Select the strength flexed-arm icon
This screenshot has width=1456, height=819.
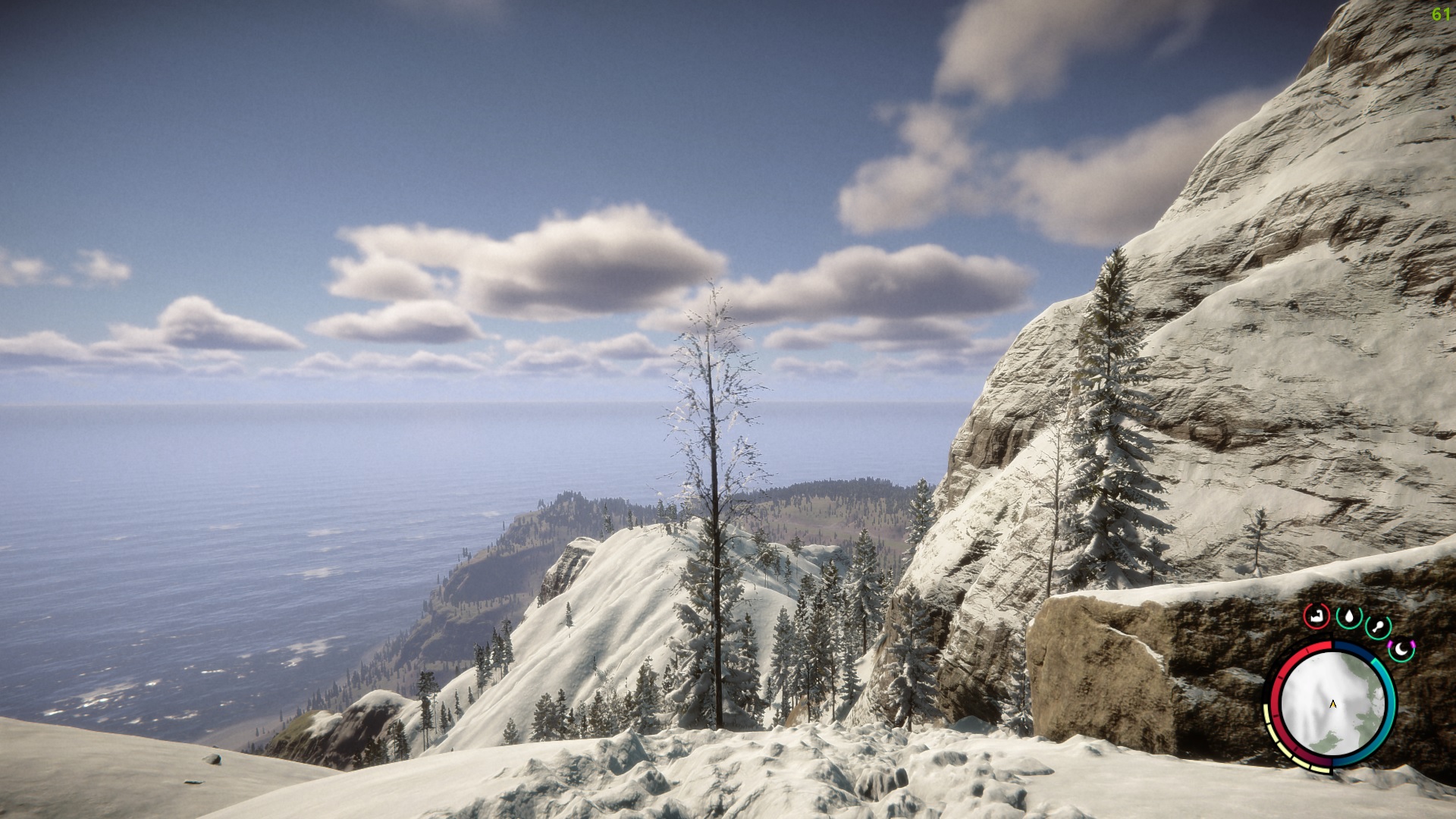point(1316,616)
